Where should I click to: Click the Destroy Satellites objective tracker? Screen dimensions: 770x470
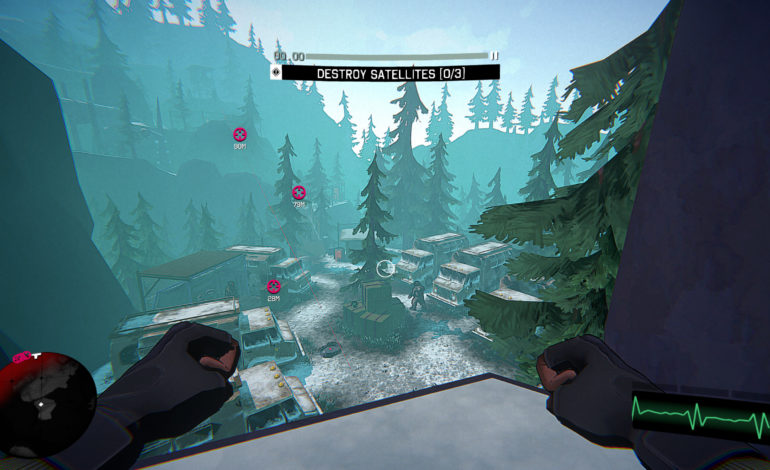click(x=390, y=73)
